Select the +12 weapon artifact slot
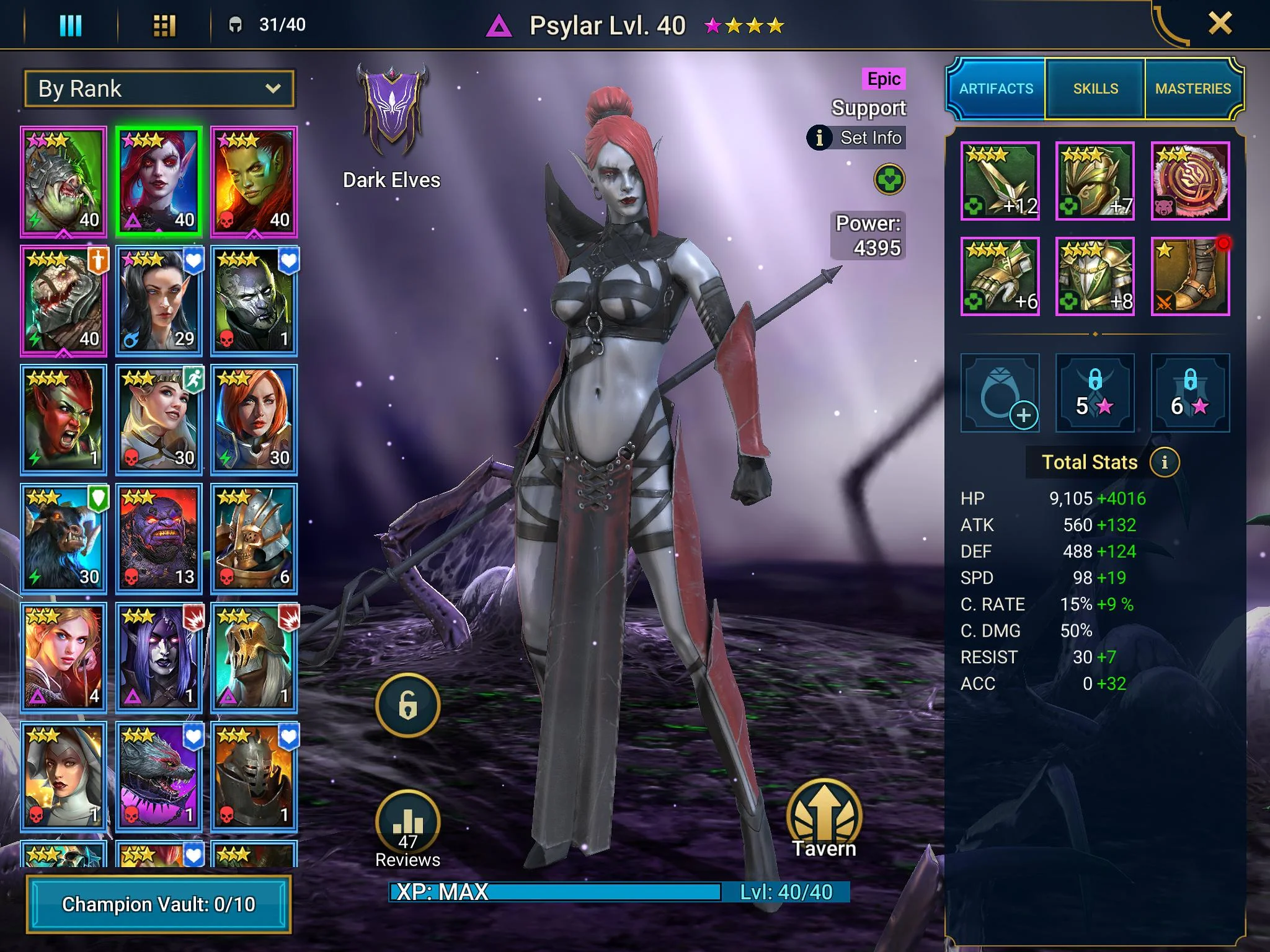This screenshot has height=952, width=1270. (x=1000, y=181)
